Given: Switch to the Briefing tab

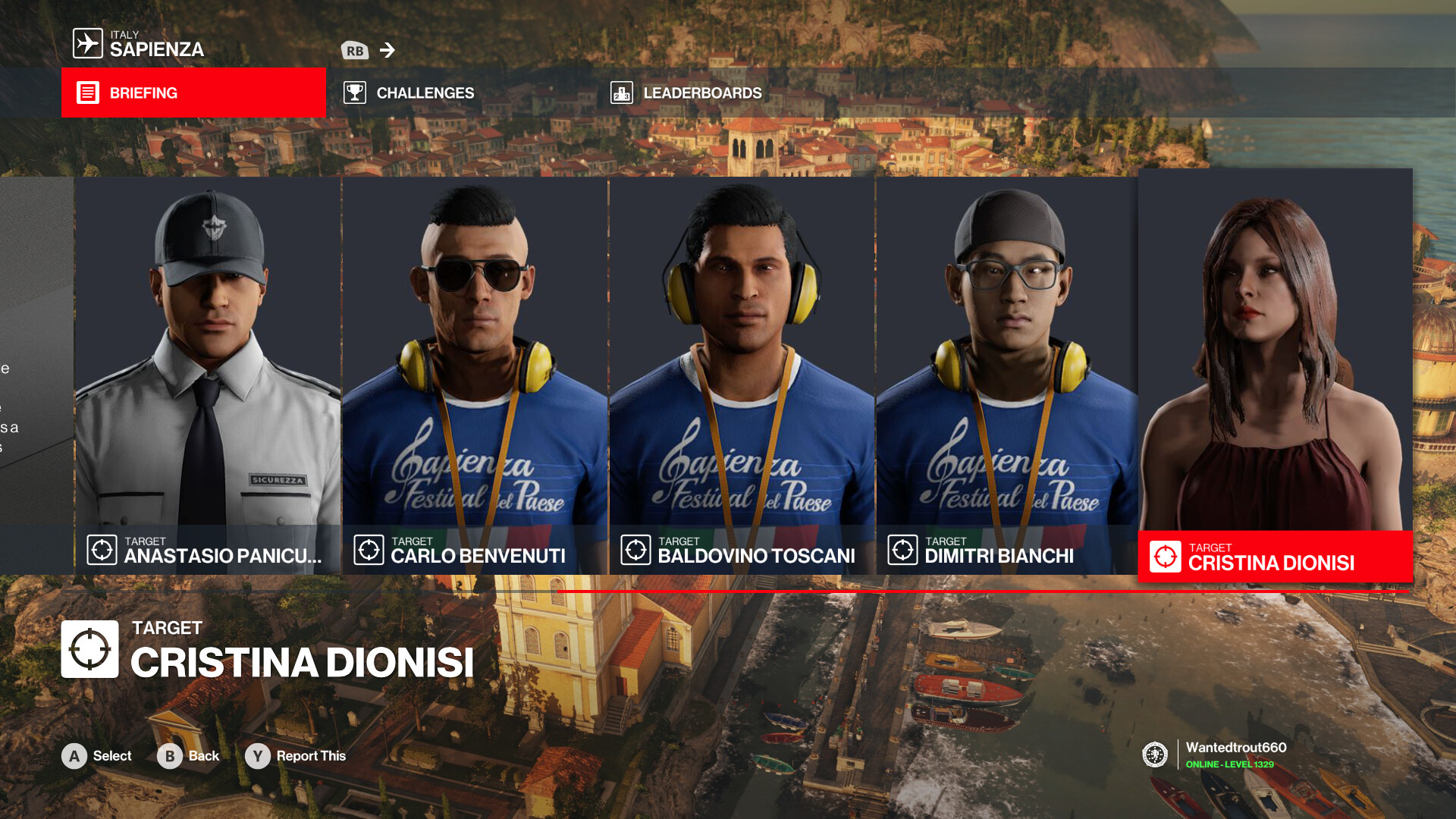Looking at the screenshot, I should [193, 93].
